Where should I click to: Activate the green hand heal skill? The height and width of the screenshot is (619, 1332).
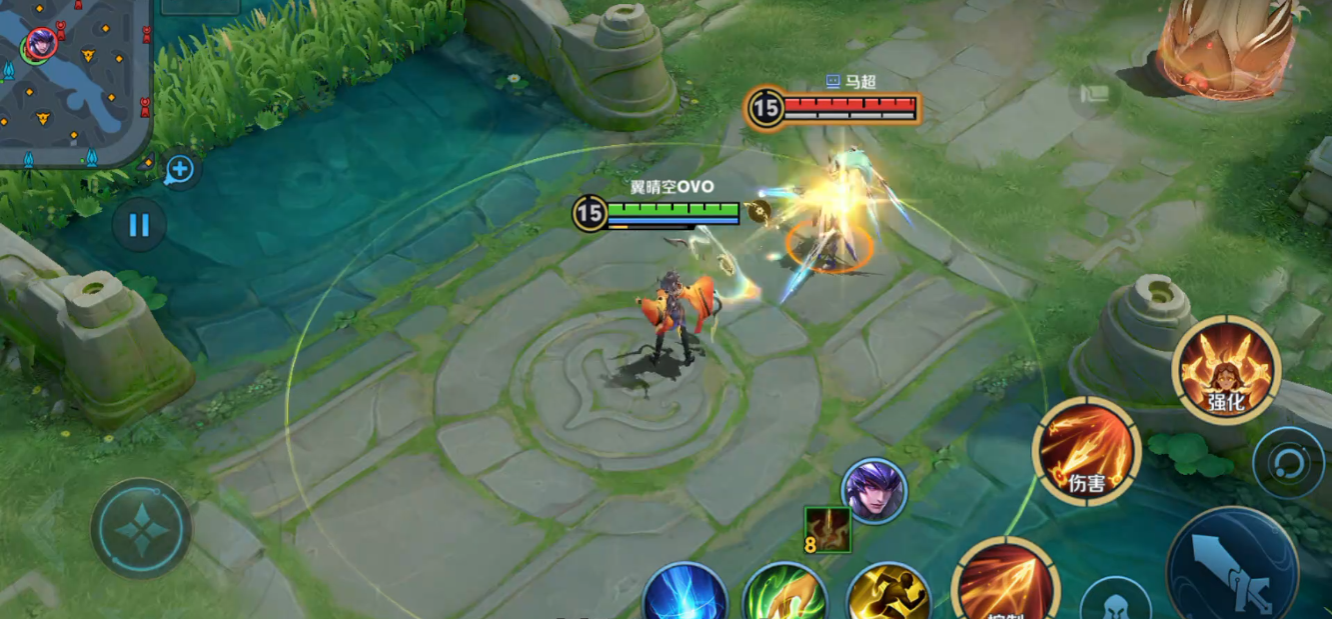(x=785, y=595)
